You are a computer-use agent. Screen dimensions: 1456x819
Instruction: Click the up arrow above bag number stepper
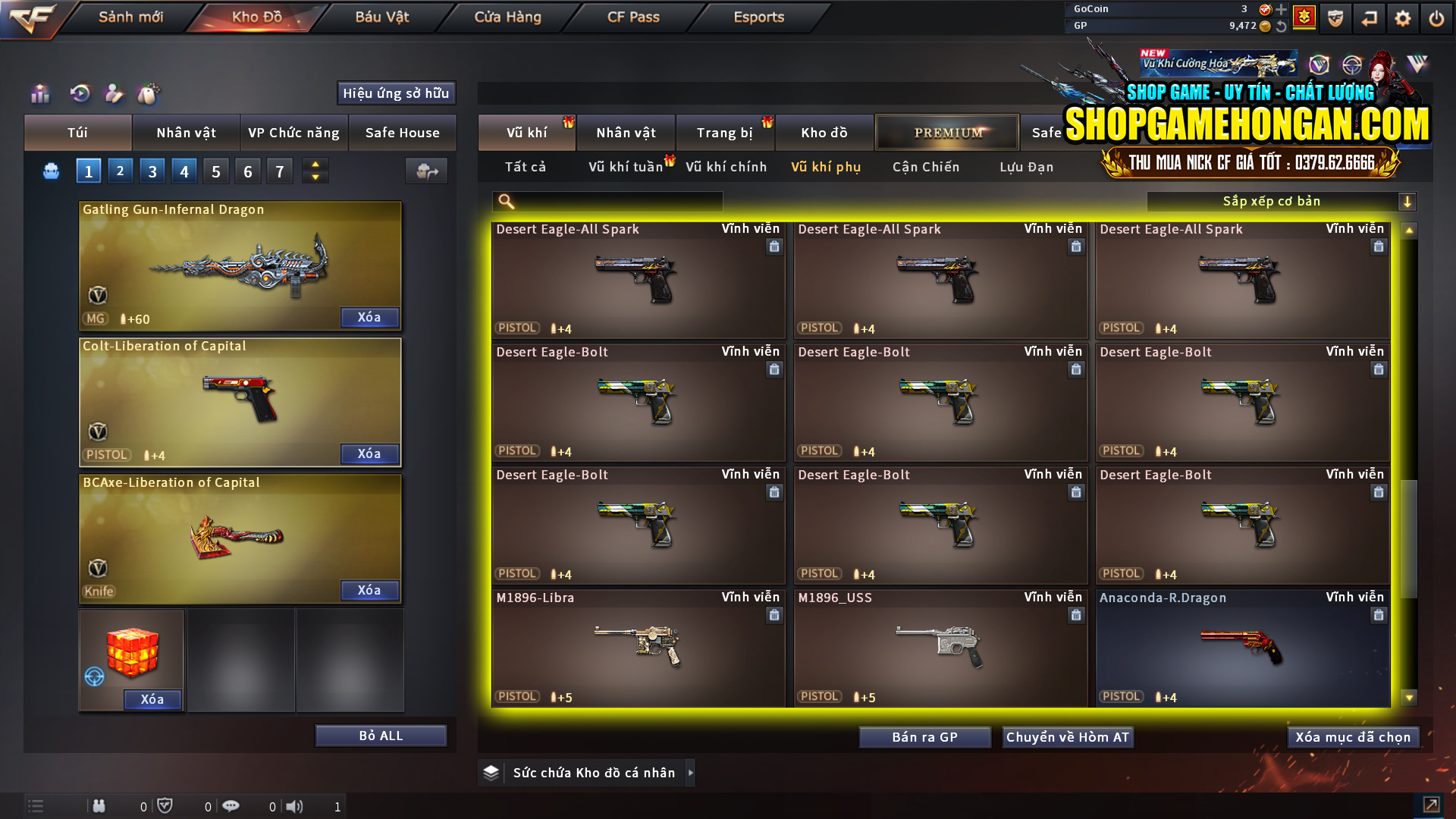315,165
